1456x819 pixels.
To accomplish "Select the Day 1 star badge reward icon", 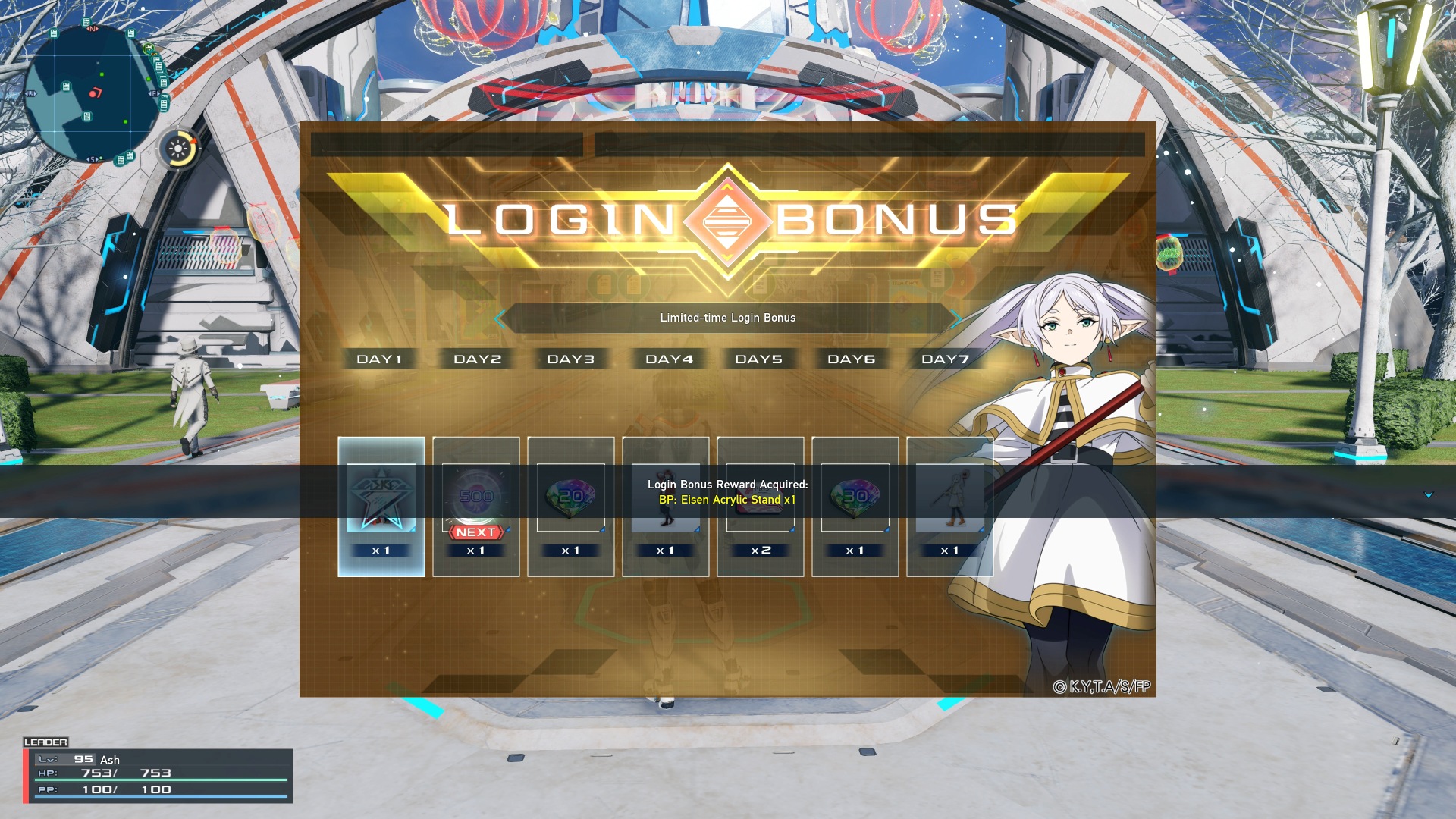I will point(380,497).
